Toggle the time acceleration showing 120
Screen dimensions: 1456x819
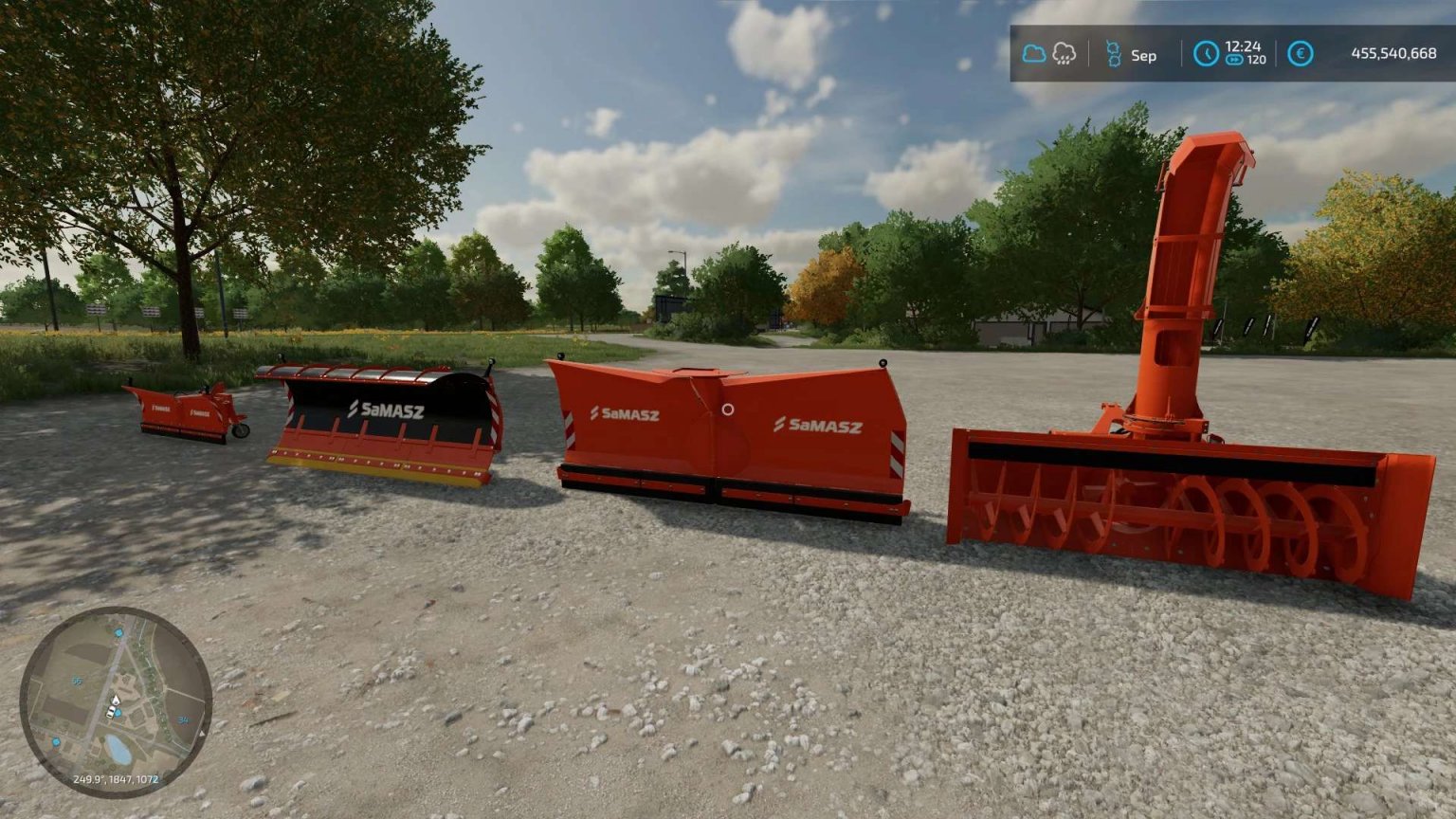point(1245,62)
